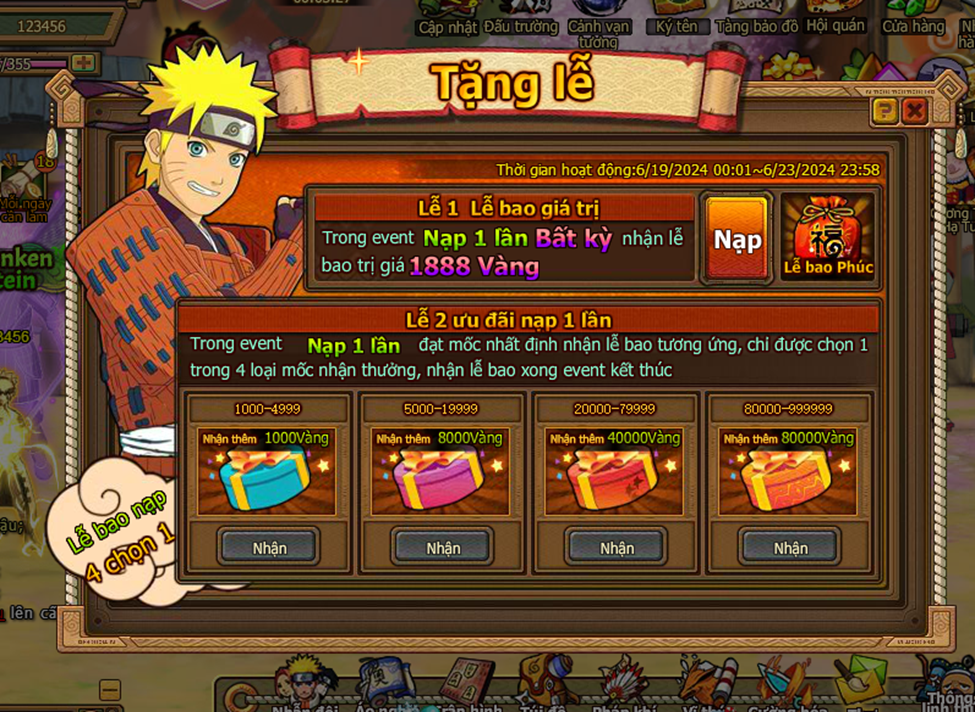Inspect the red 40000 Vàng gift box
Image resolution: width=975 pixels, height=712 pixels.
[614, 478]
